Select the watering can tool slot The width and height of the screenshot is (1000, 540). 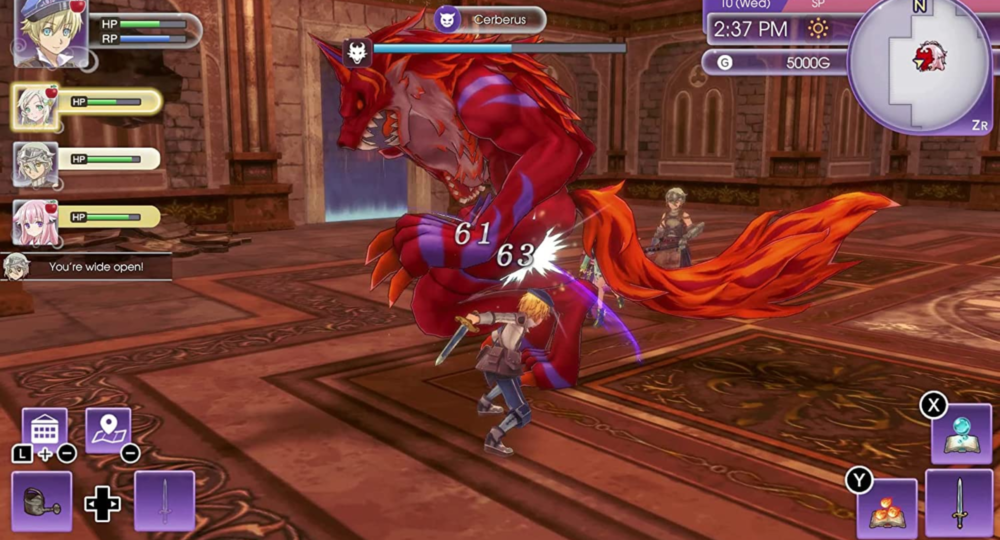(x=42, y=501)
